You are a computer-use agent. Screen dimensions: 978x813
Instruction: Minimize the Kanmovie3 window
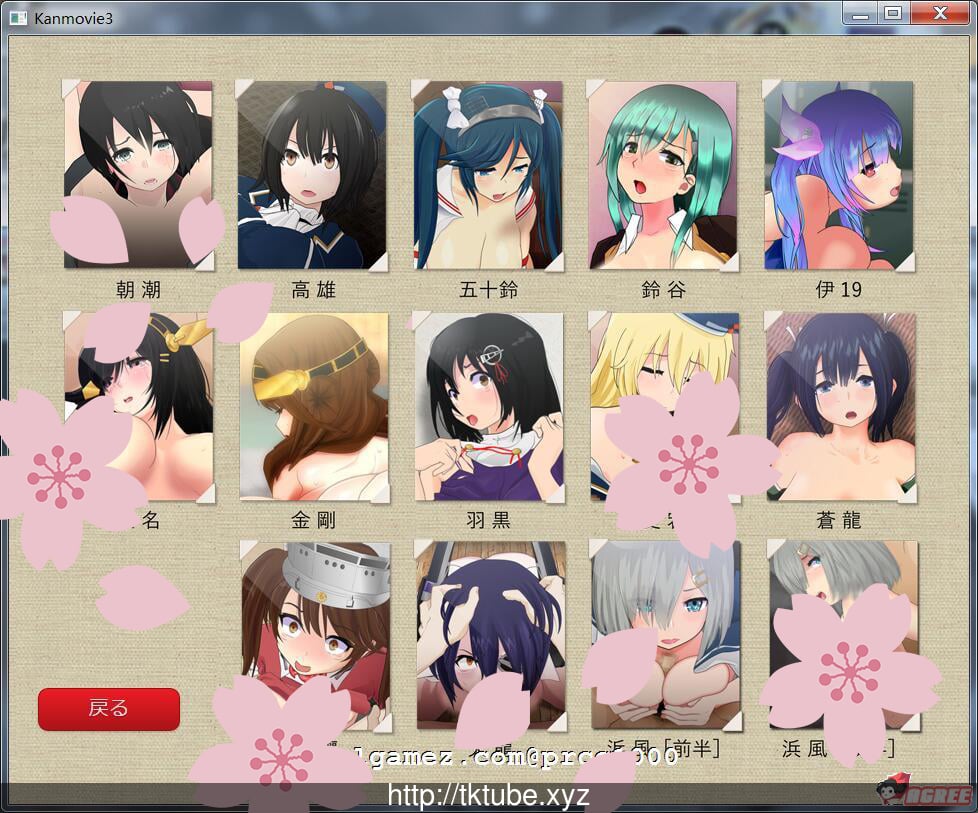click(859, 13)
